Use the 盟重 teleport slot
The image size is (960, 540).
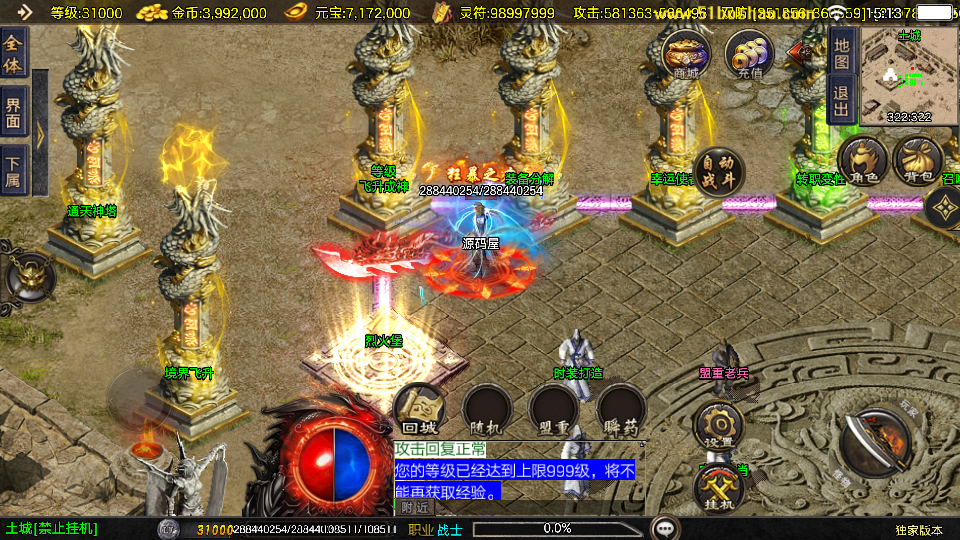pos(553,410)
